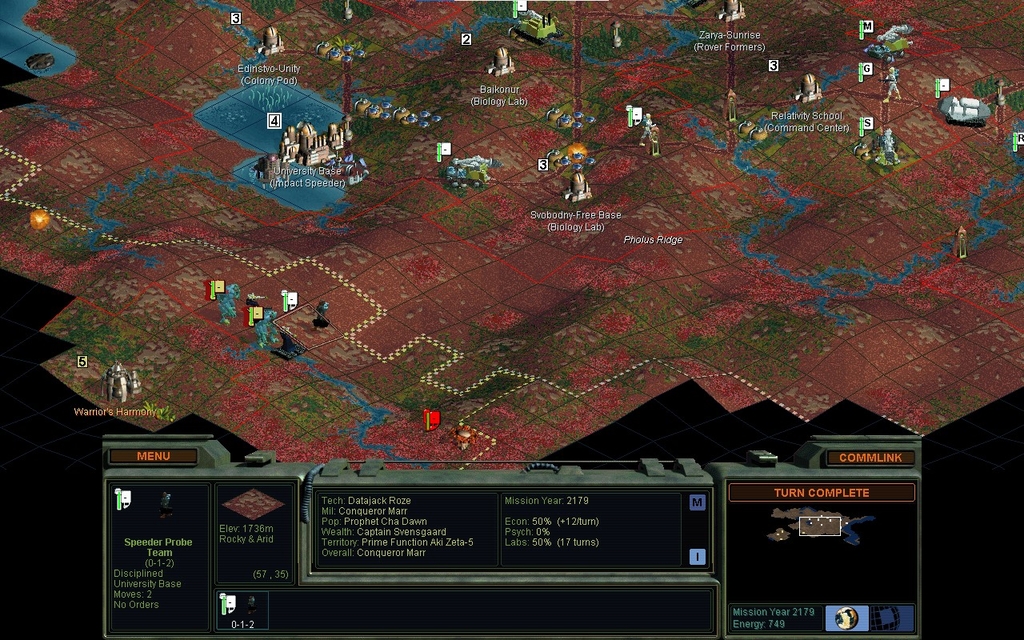The height and width of the screenshot is (640, 1024).
Task: Select the globe view icon
Action: (847, 617)
